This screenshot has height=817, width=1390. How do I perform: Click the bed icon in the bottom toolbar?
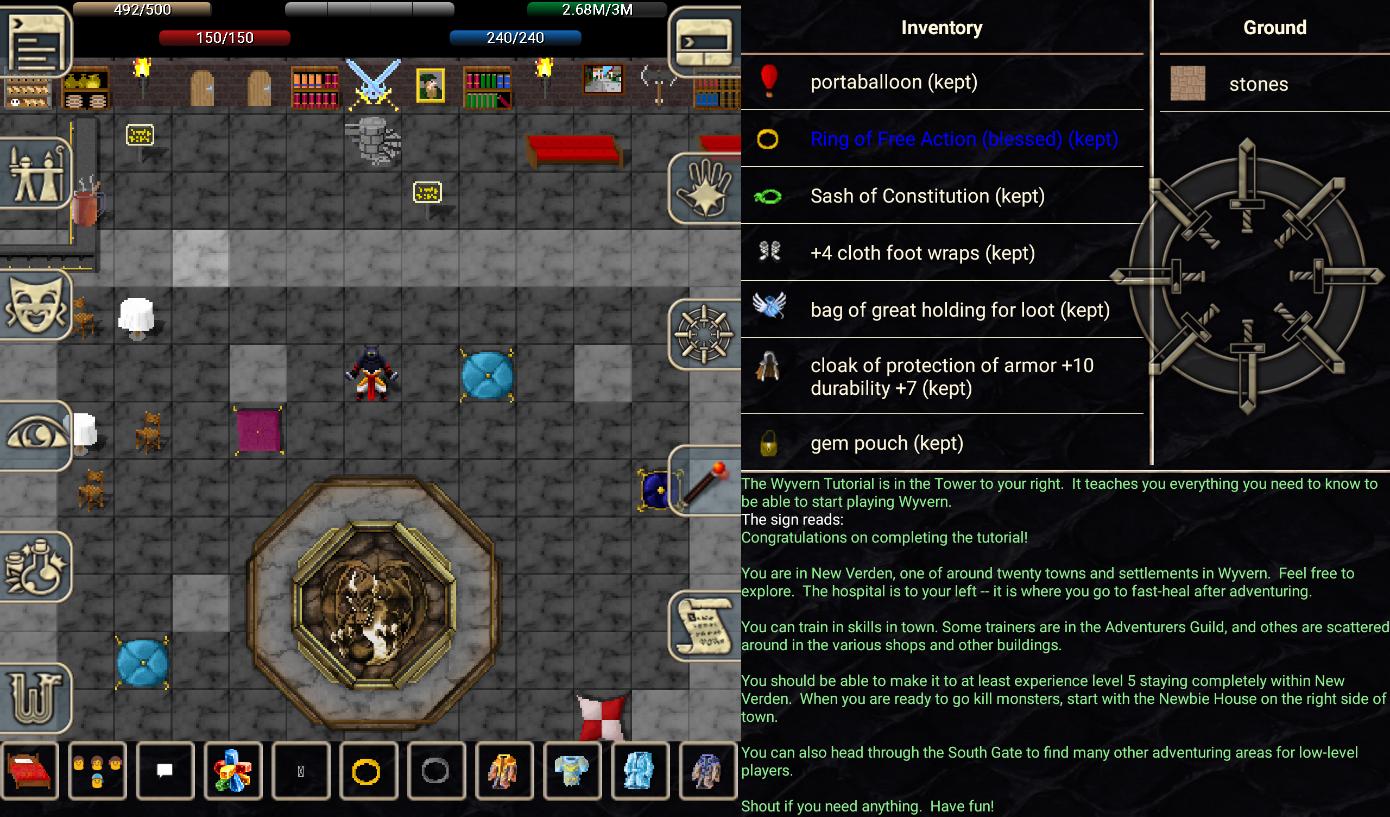click(x=30, y=770)
